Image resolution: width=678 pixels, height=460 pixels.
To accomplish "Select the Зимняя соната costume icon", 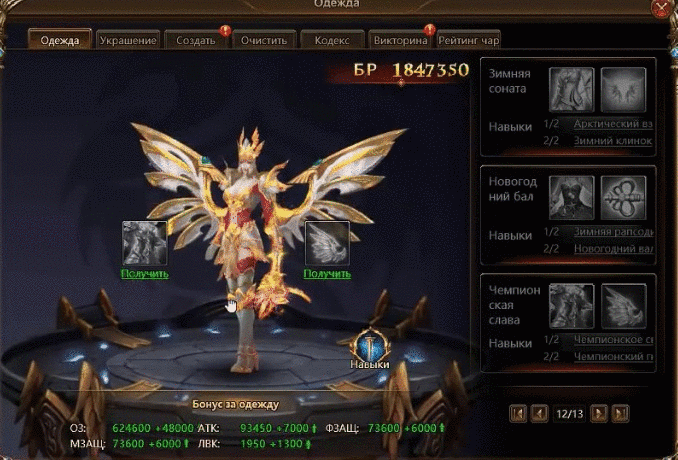I will click(x=572, y=89).
